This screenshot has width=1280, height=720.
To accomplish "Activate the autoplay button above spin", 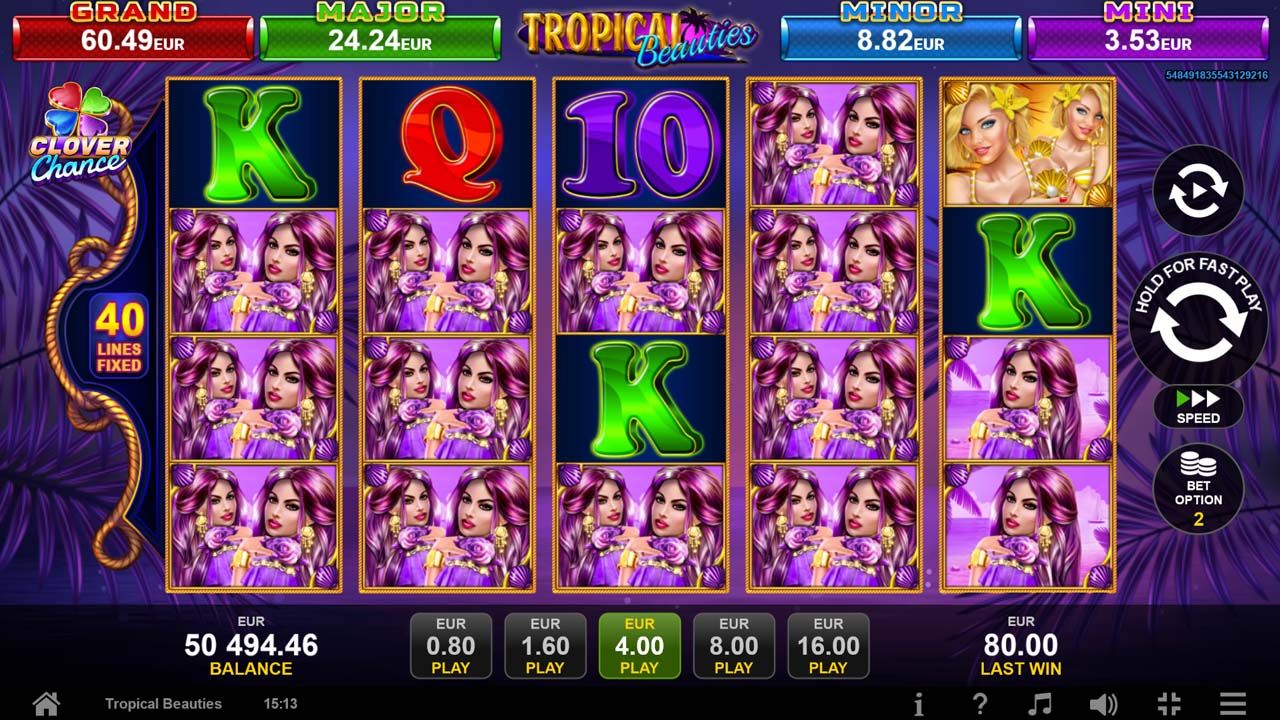I will (x=1198, y=191).
